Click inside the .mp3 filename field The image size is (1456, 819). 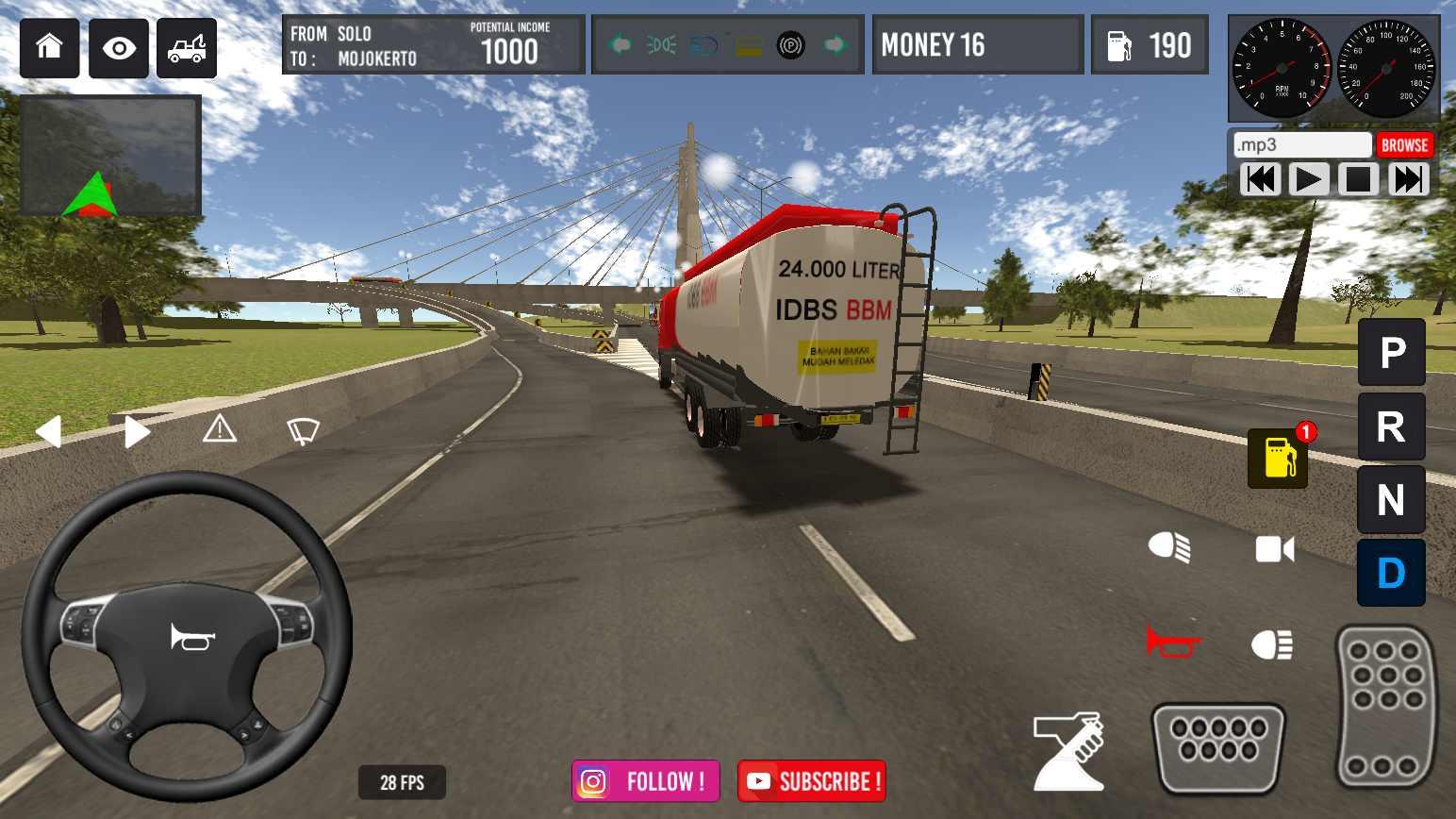click(1299, 144)
